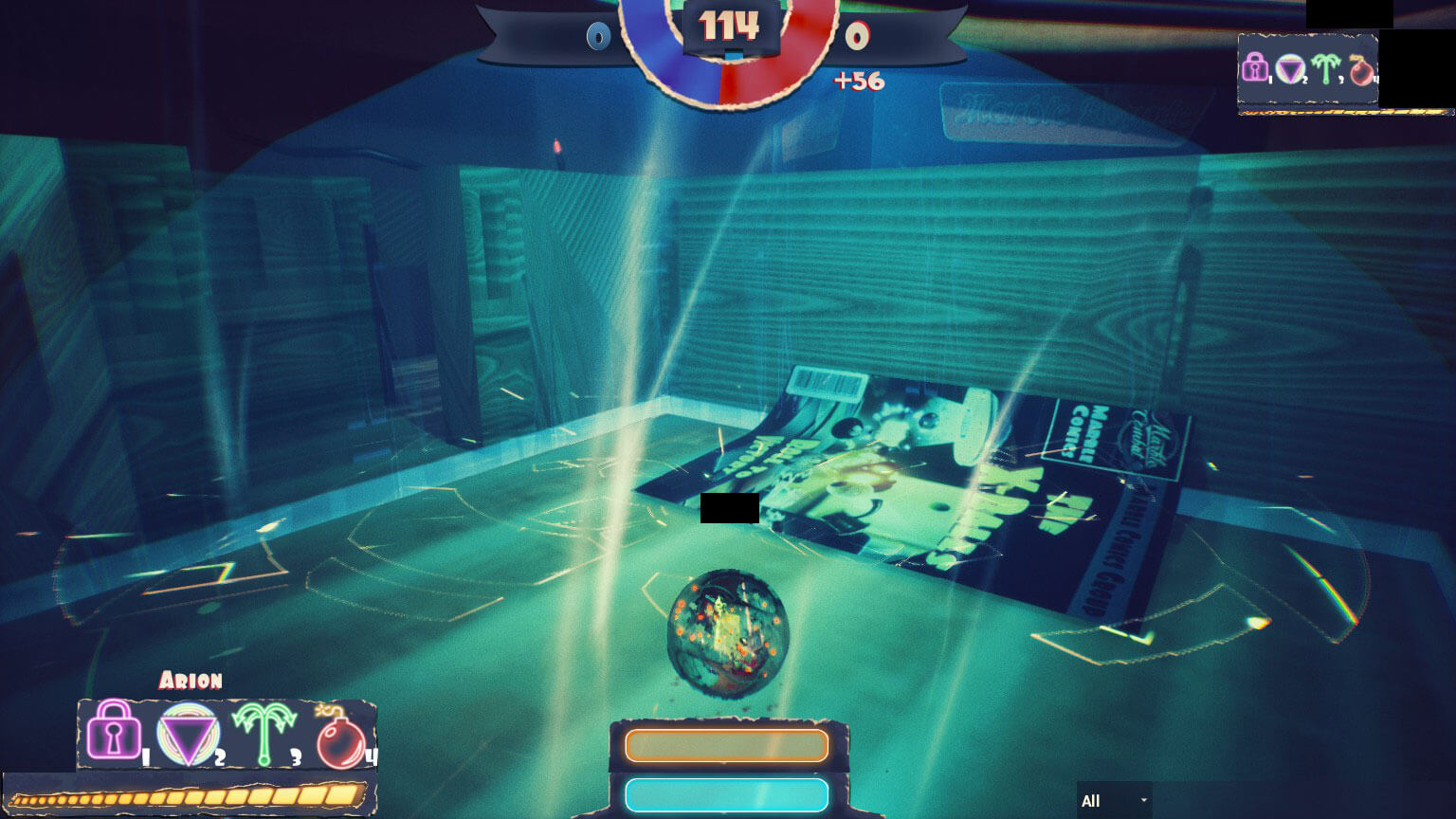Image resolution: width=1456 pixels, height=819 pixels.
Task: Click the orange energy bar at bottom center
Action: click(726, 746)
